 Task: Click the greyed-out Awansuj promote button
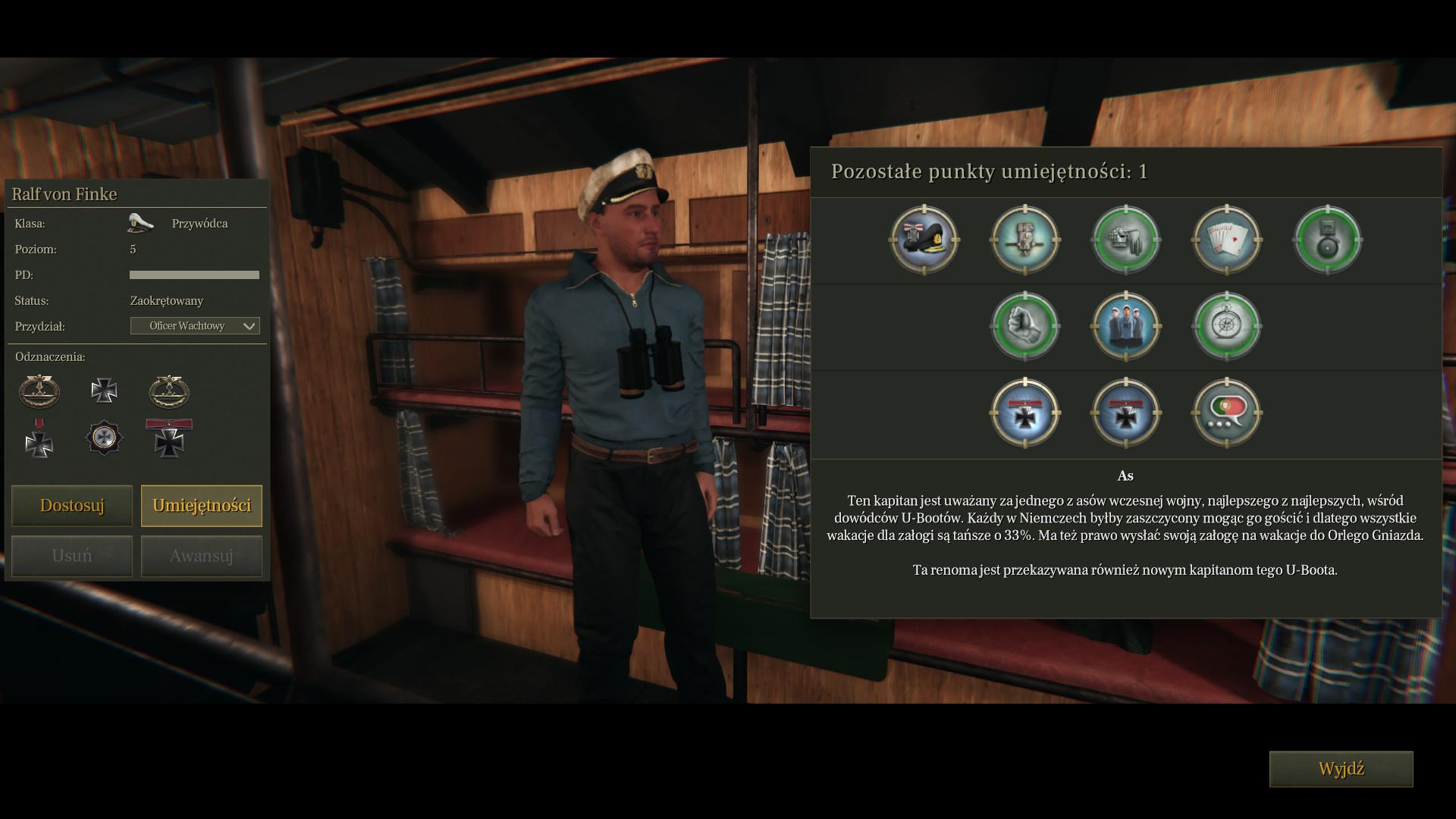(202, 556)
